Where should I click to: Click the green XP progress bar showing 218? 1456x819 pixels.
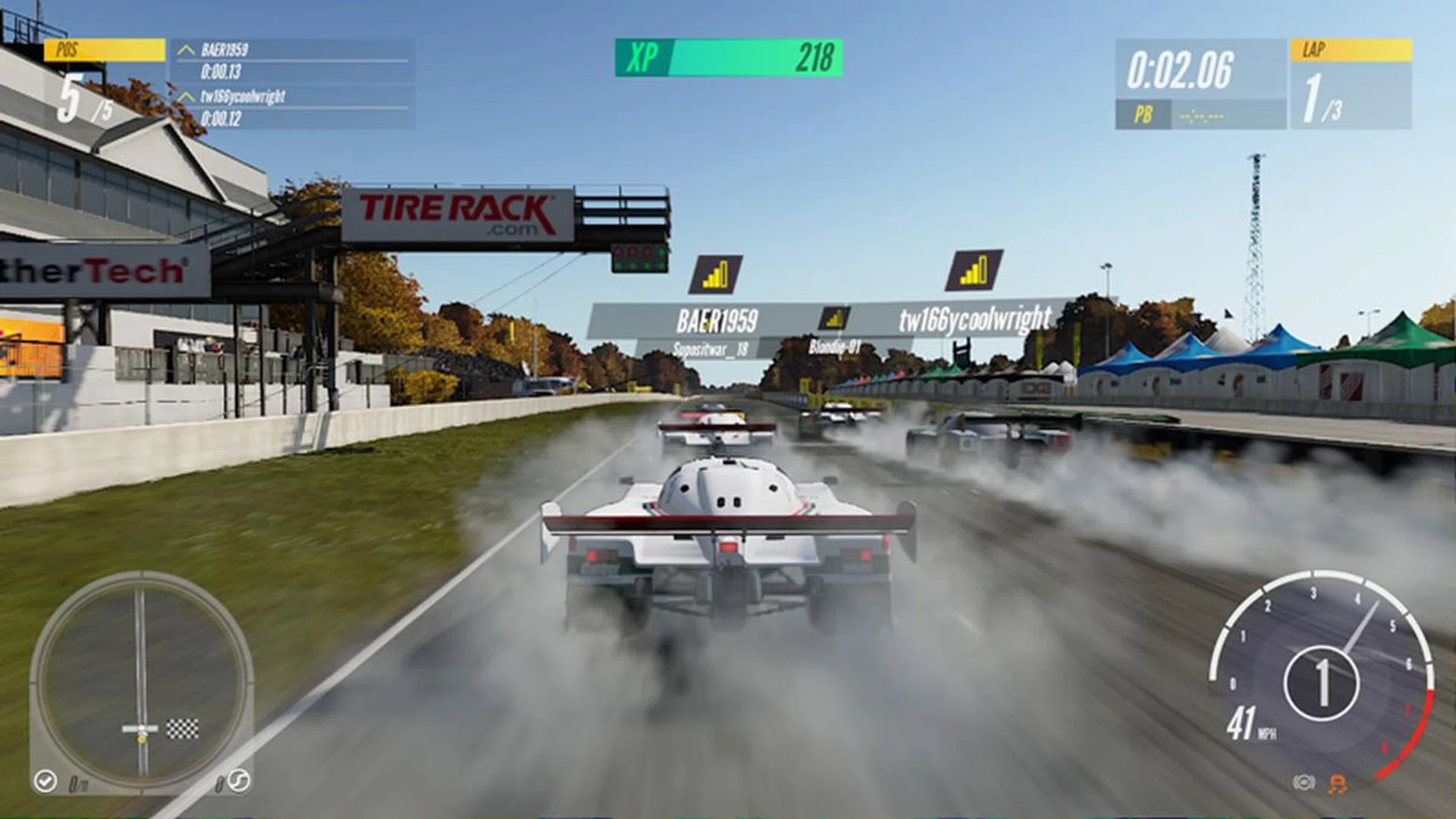coord(758,59)
